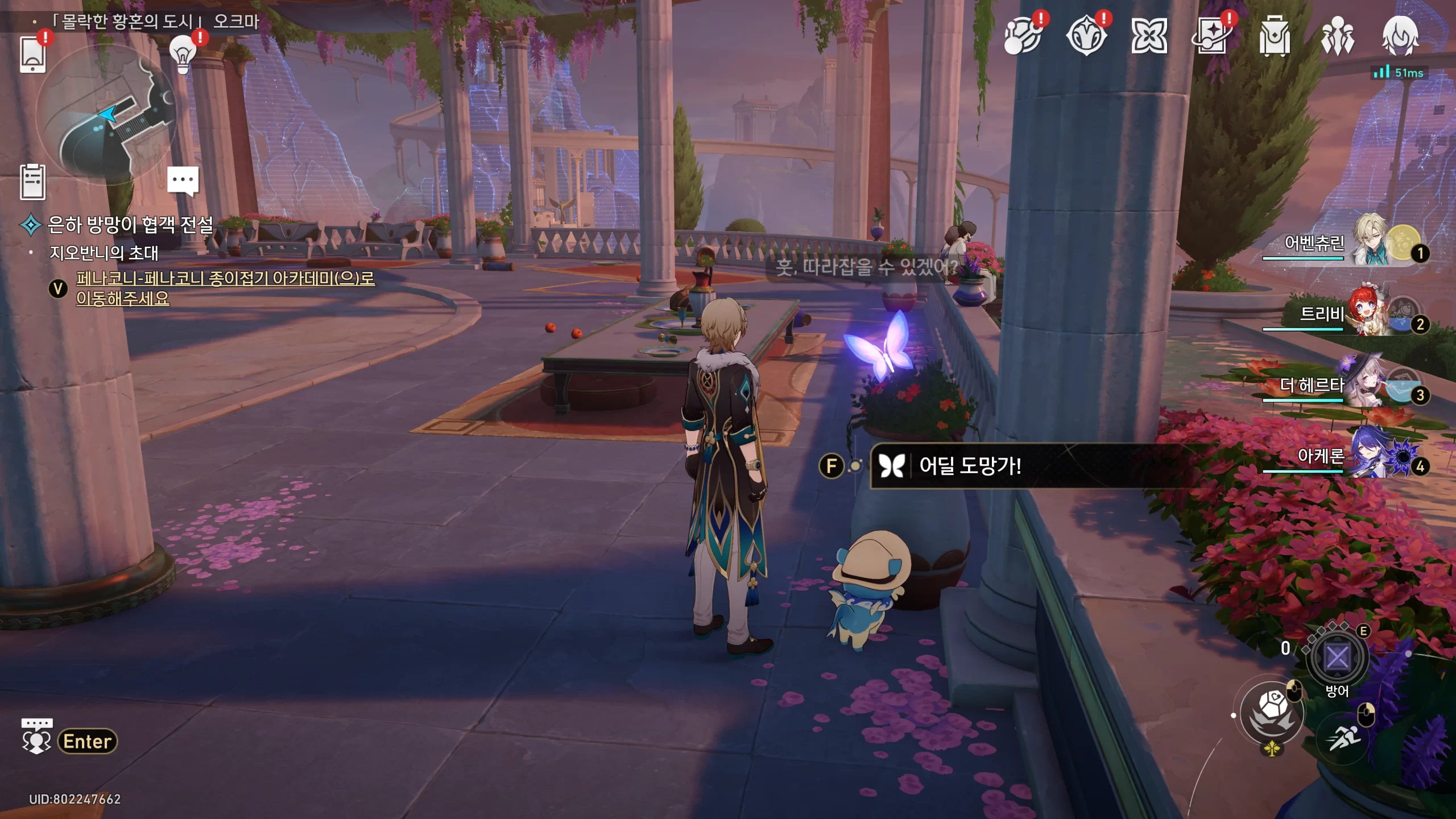Screen dimensions: 1456x819
Task: Click the lightbulb tips icon
Action: [x=183, y=54]
